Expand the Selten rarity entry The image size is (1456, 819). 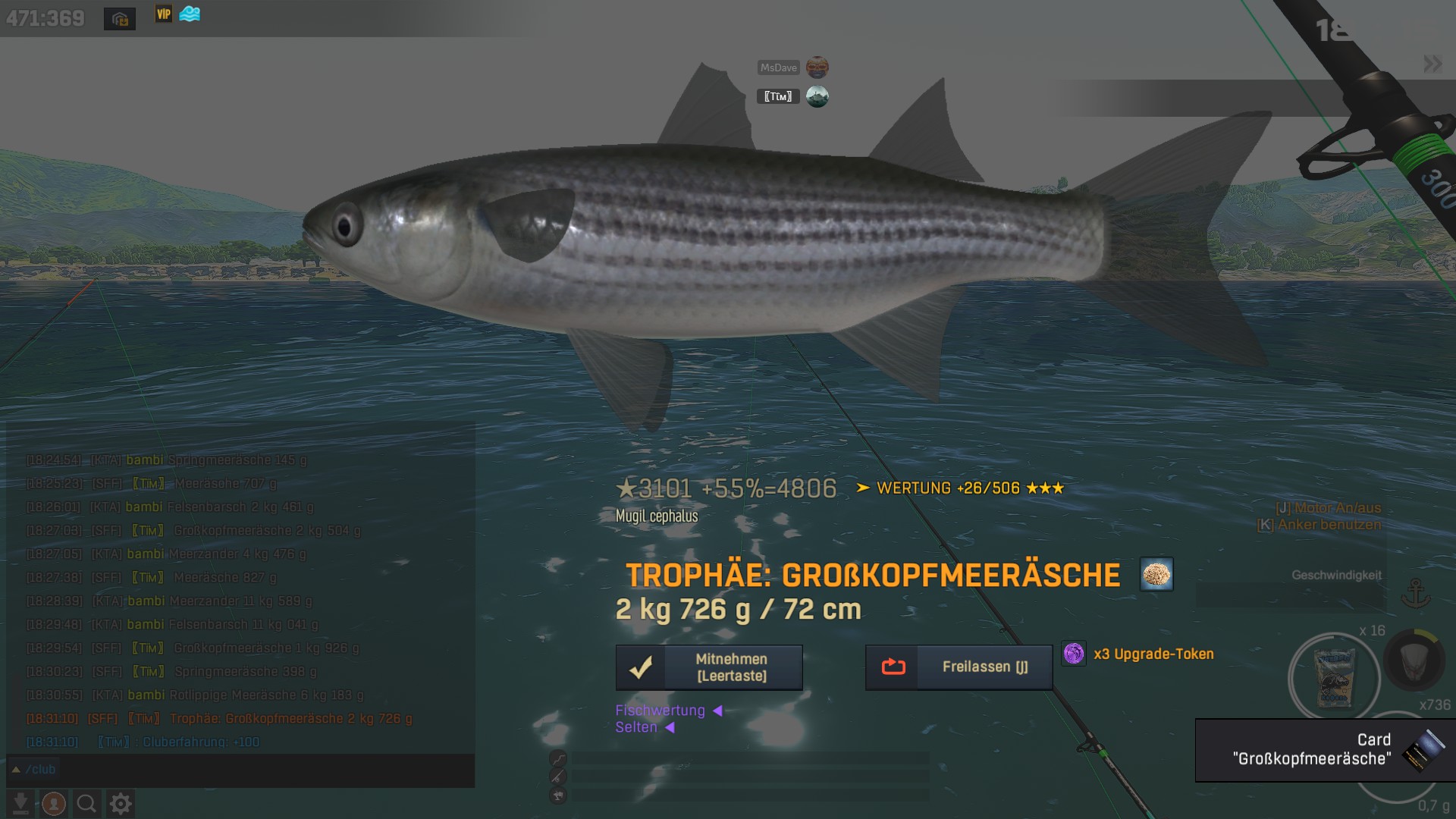tap(645, 727)
